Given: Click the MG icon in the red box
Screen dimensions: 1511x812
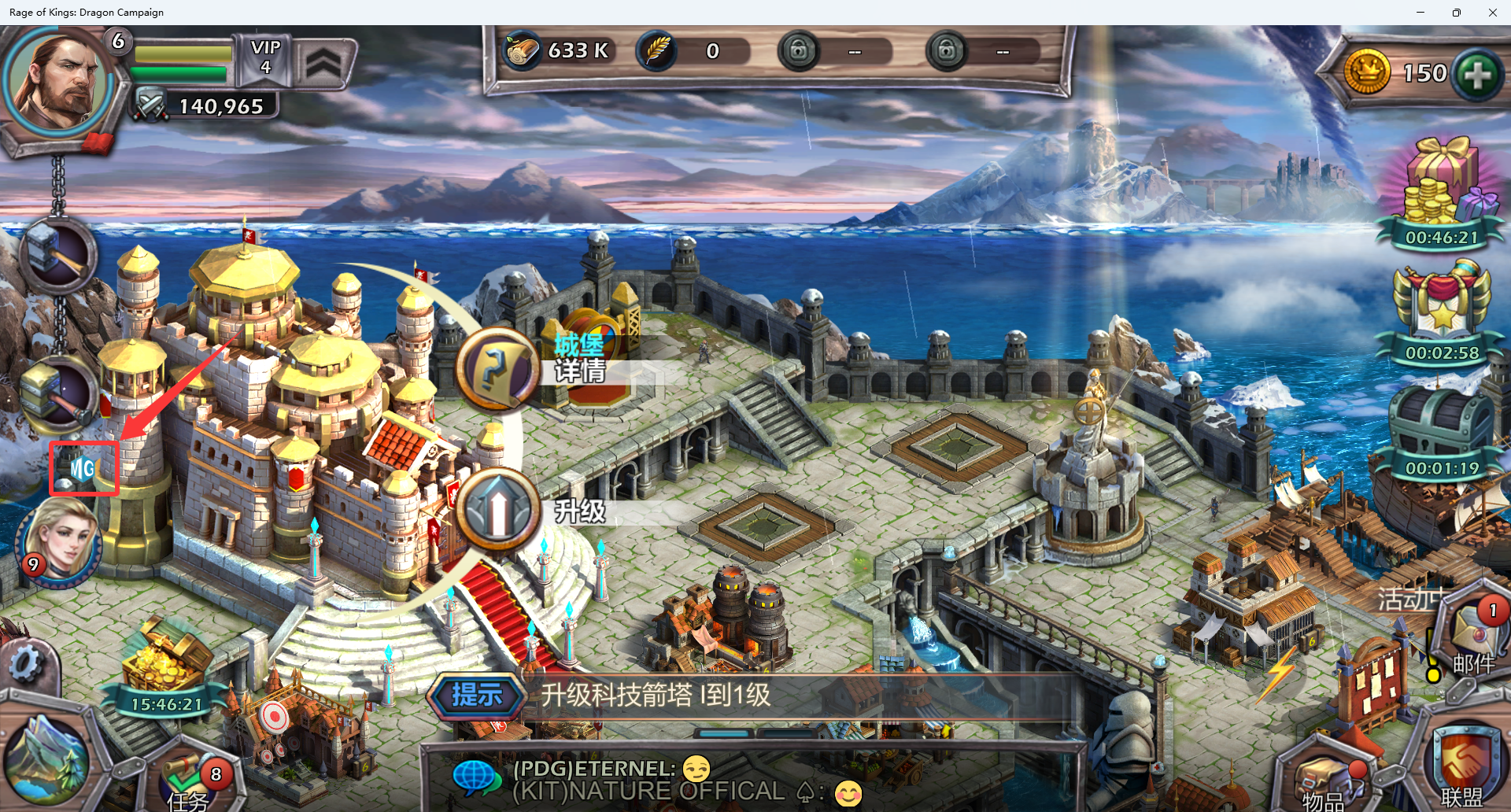Looking at the screenshot, I should pyautogui.click(x=83, y=469).
